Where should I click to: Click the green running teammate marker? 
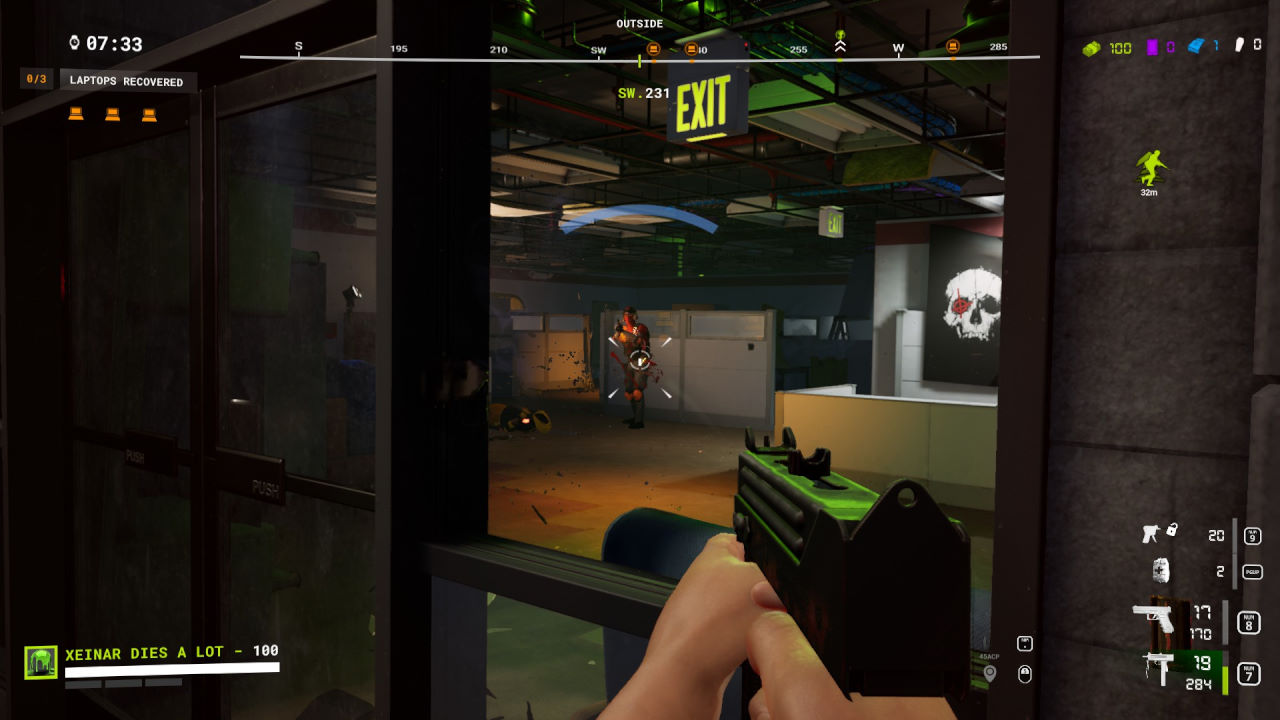[1150, 167]
